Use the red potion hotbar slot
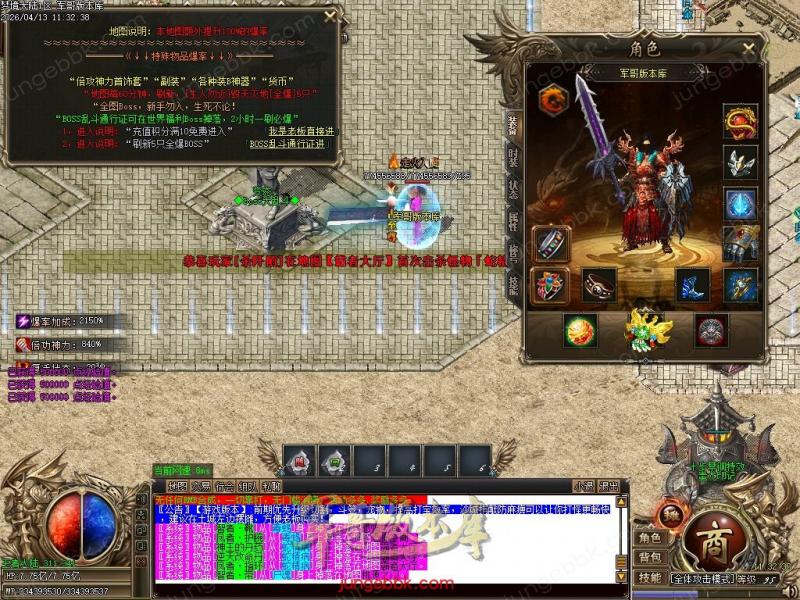Image resolution: width=800 pixels, height=600 pixels. 298,462
